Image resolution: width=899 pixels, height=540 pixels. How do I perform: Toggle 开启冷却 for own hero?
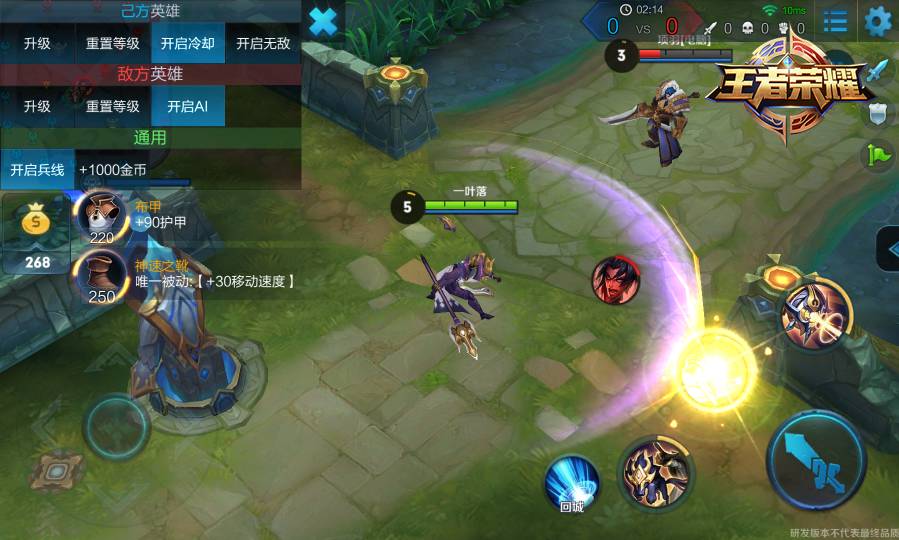(x=188, y=44)
